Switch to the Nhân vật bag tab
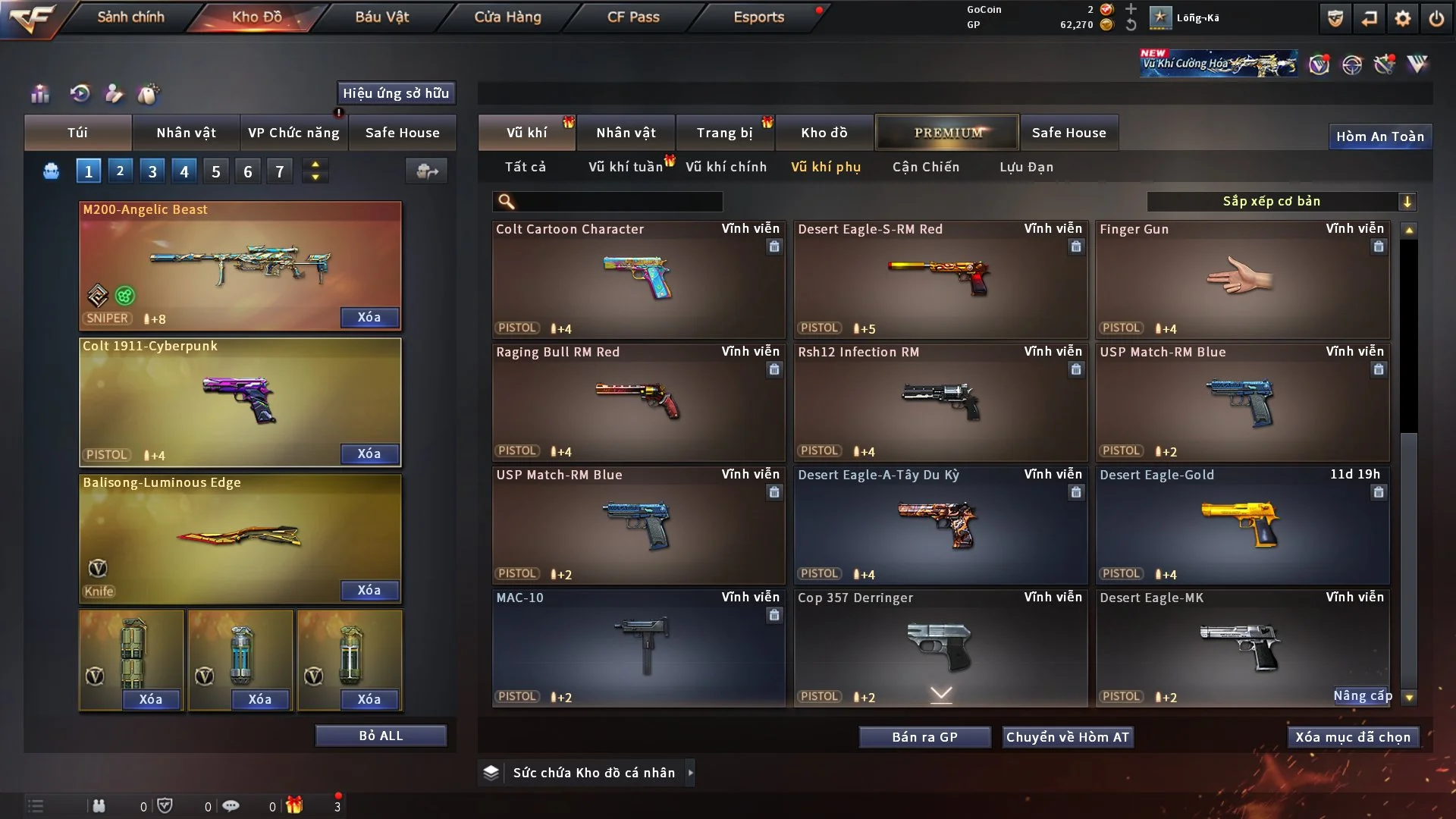Image resolution: width=1456 pixels, height=819 pixels. [186, 133]
